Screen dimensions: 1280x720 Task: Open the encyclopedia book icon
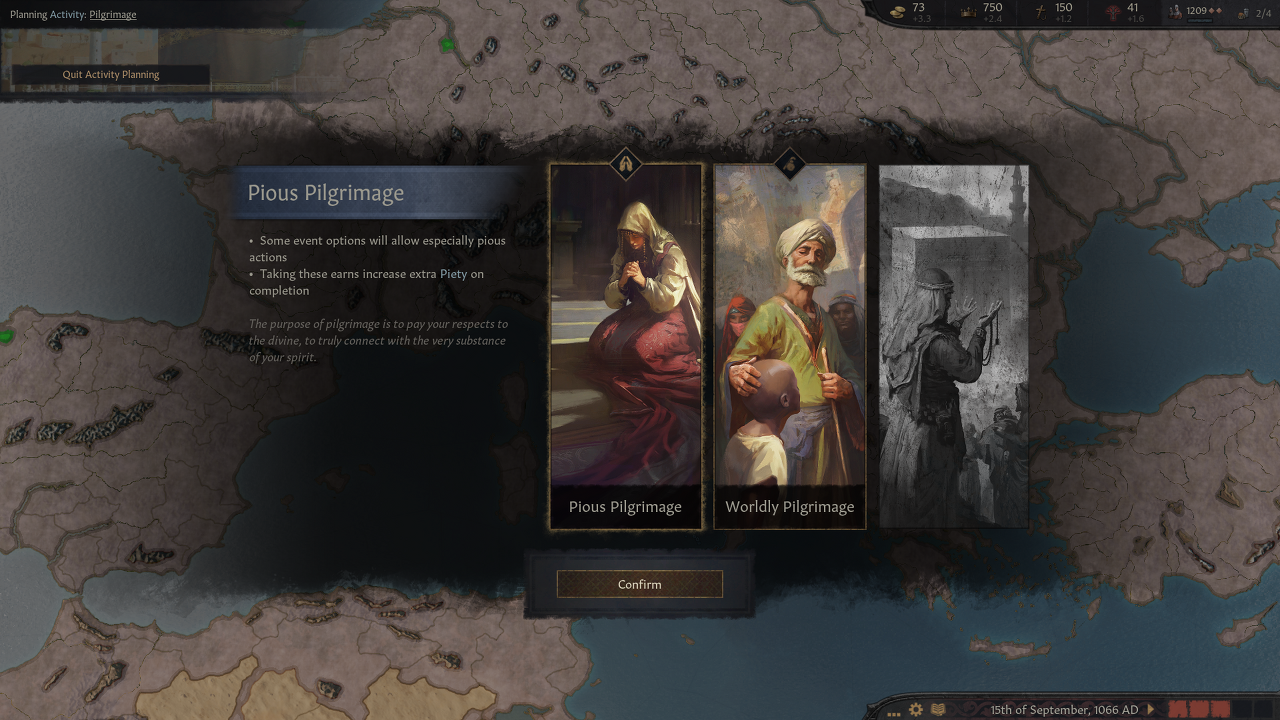pos(938,709)
